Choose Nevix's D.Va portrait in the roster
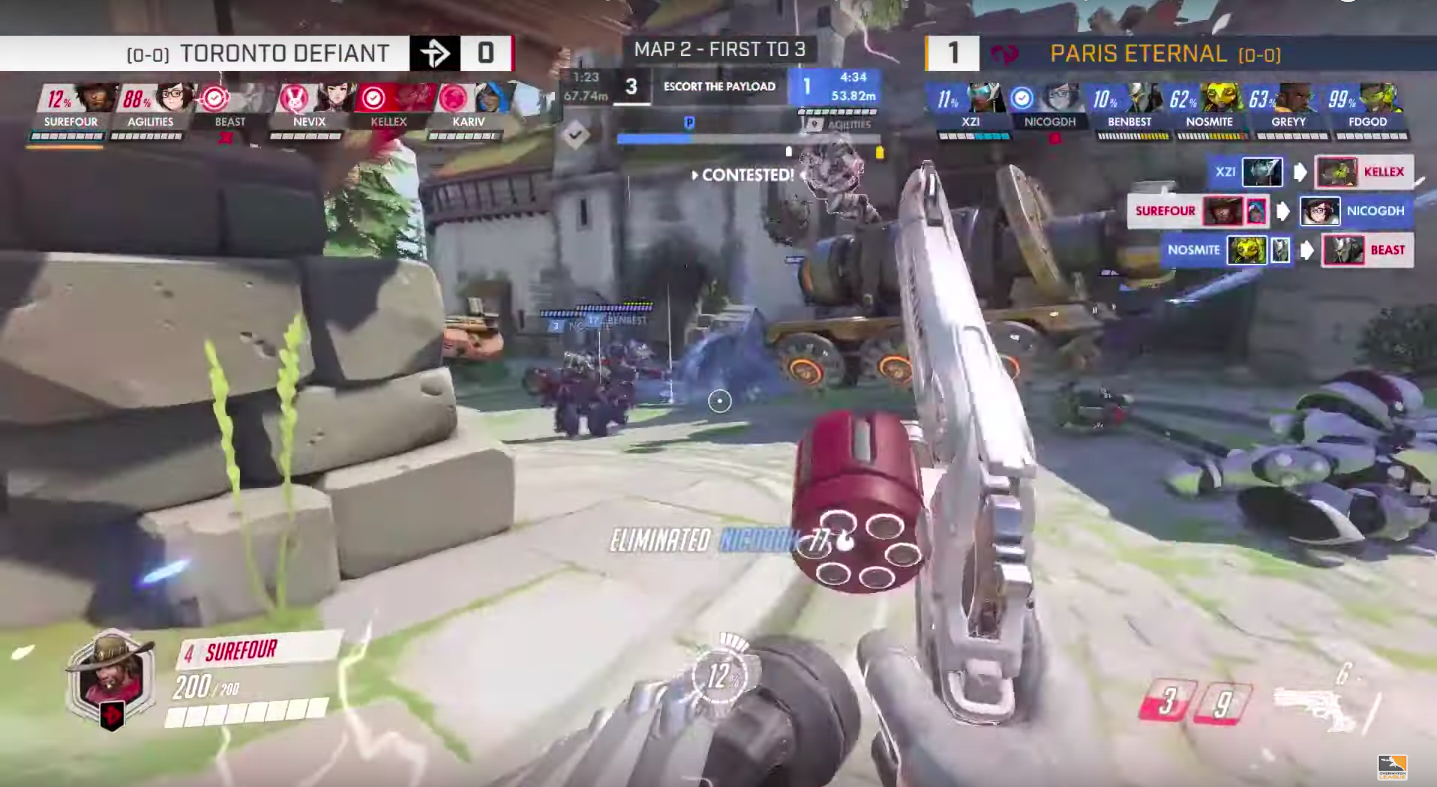The image size is (1437, 787). [292, 99]
